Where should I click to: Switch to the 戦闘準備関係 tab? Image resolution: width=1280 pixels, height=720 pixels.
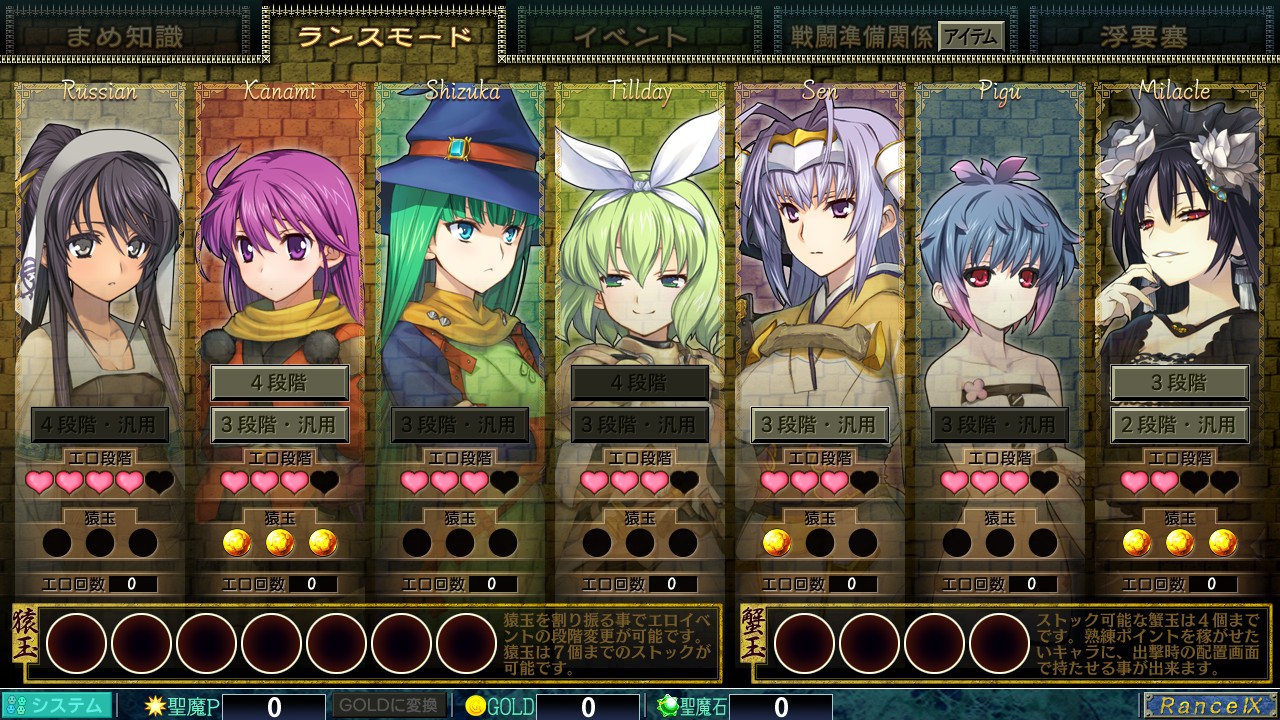861,37
